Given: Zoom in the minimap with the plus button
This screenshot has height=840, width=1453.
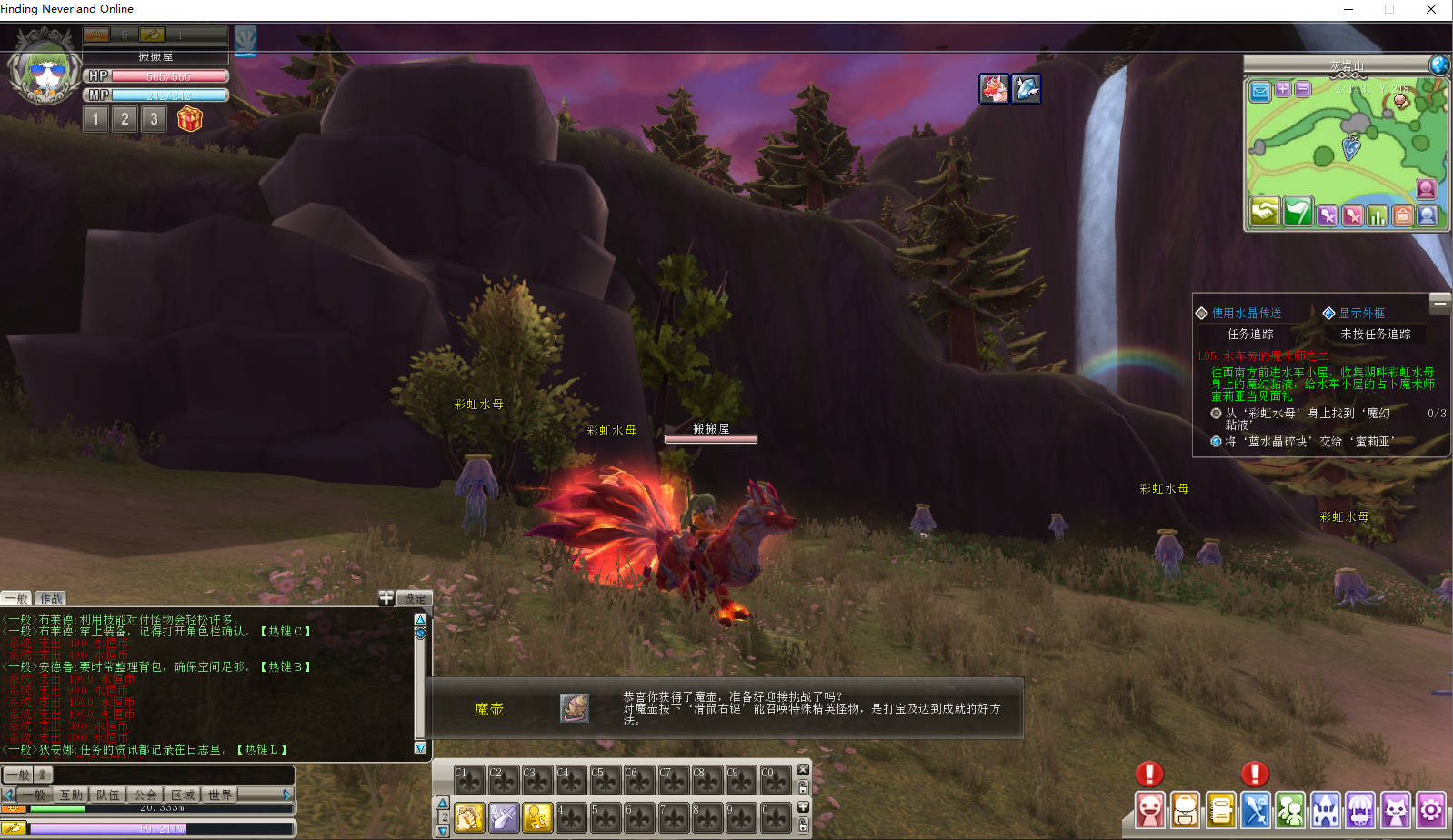Looking at the screenshot, I should point(1283,89).
